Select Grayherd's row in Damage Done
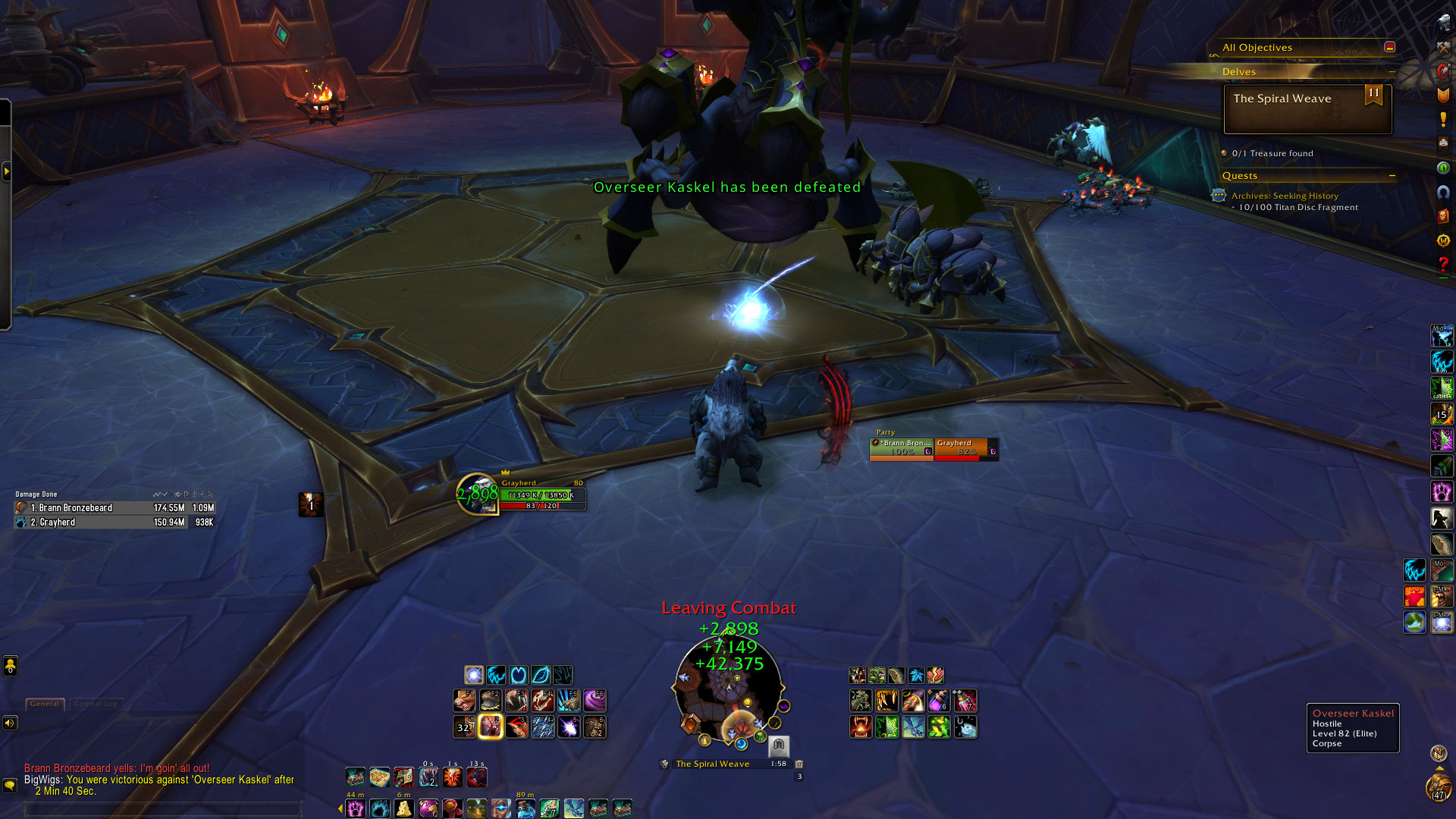The image size is (1456, 819). tap(114, 522)
